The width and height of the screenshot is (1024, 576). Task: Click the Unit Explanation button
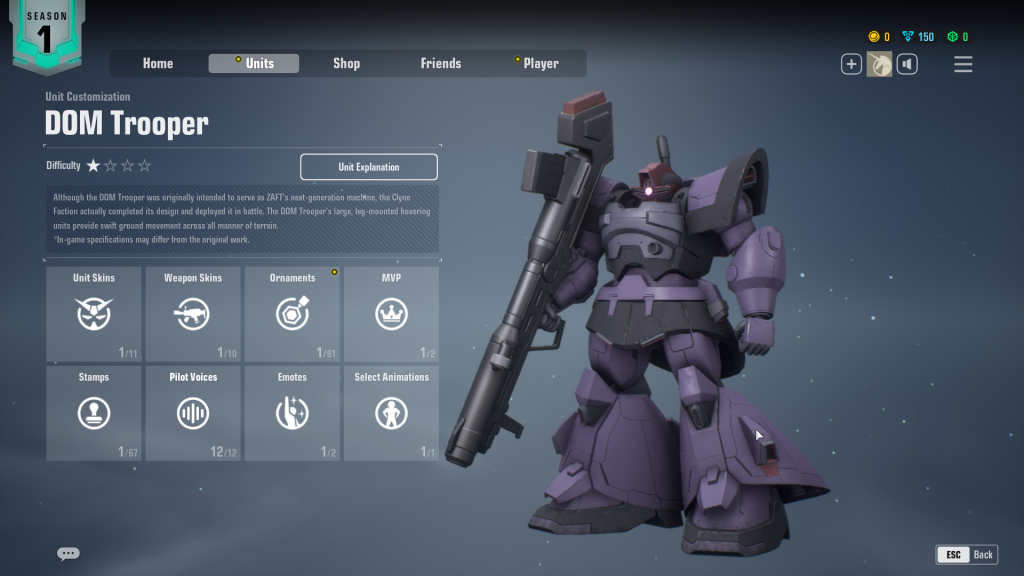(x=368, y=167)
